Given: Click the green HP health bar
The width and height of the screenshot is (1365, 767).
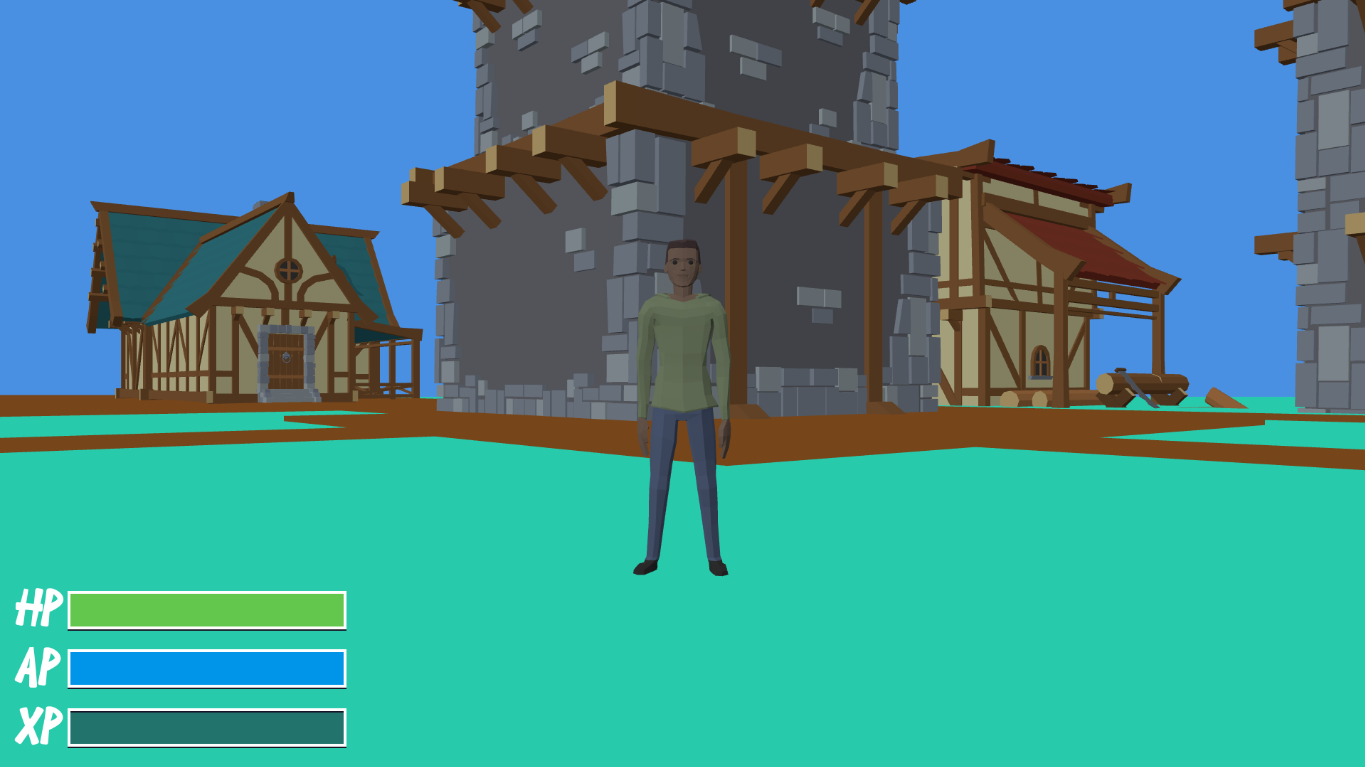Looking at the screenshot, I should tap(207, 607).
